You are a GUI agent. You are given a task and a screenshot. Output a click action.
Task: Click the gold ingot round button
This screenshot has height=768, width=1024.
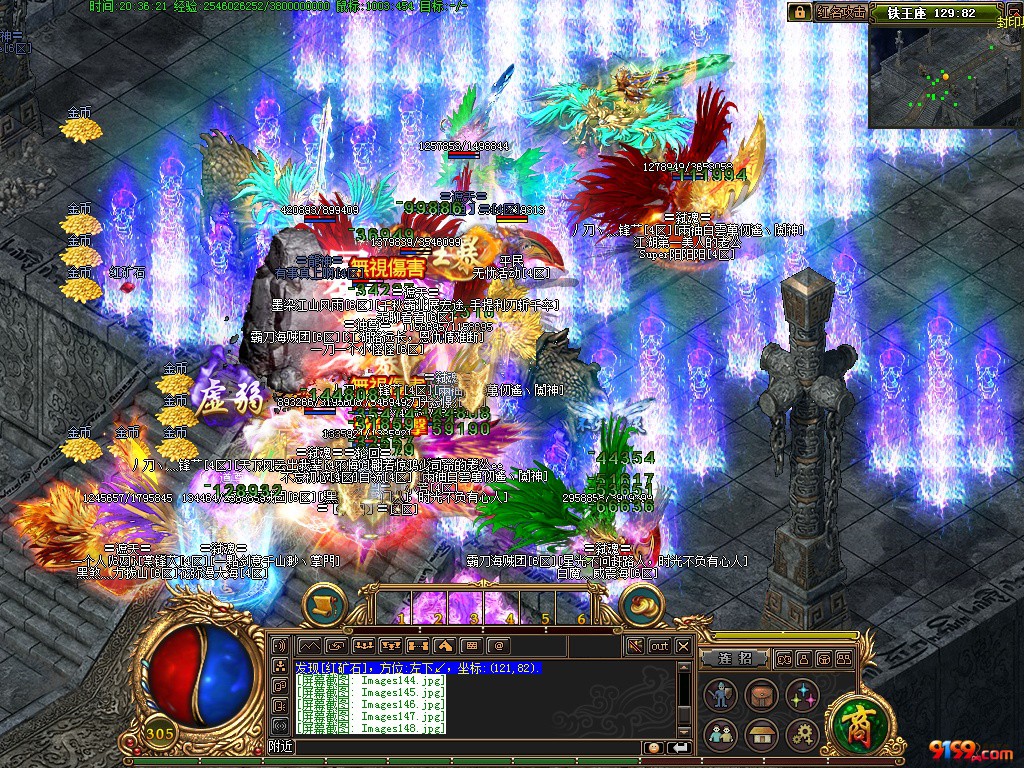(x=641, y=604)
